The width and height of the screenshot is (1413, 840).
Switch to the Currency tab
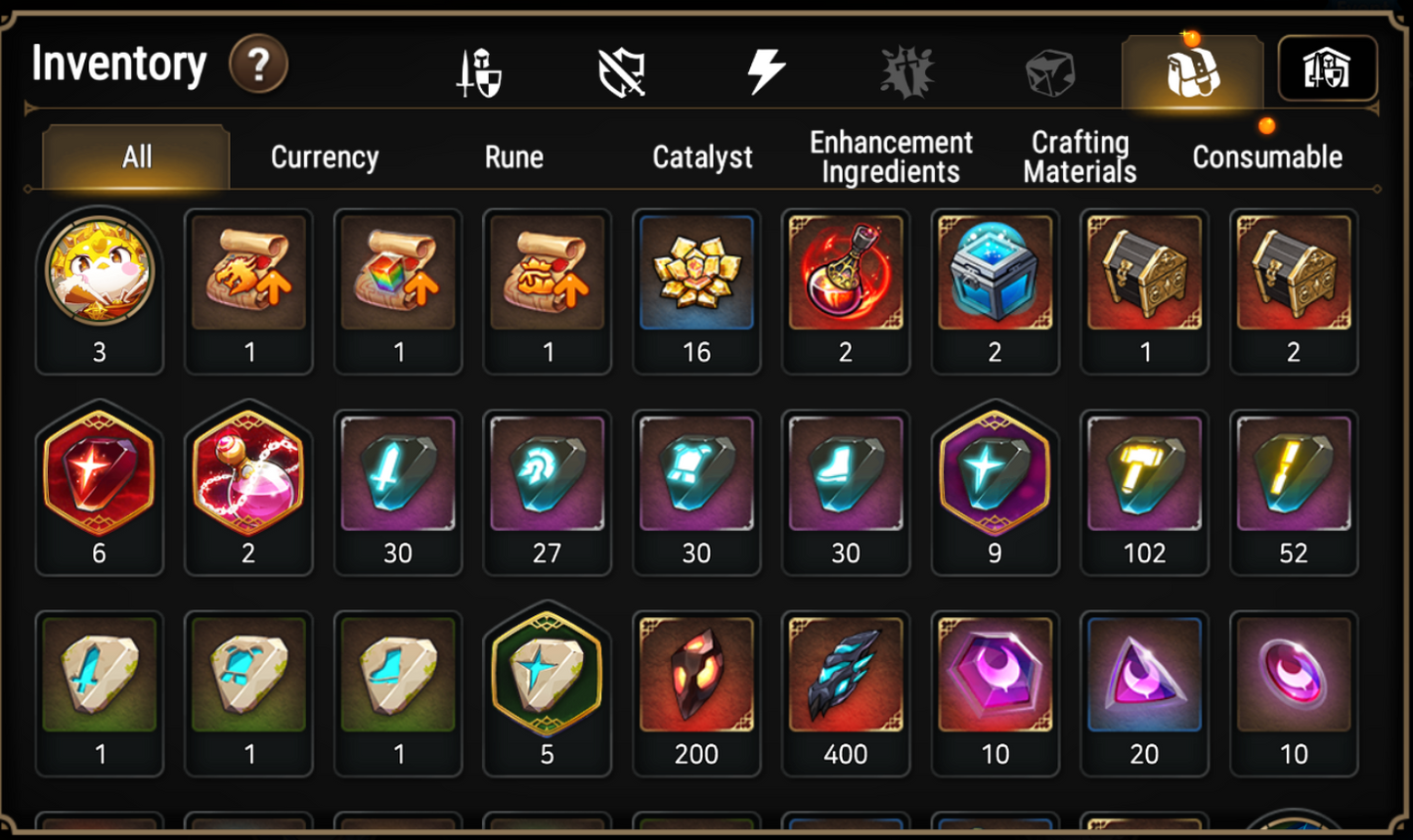(x=325, y=157)
